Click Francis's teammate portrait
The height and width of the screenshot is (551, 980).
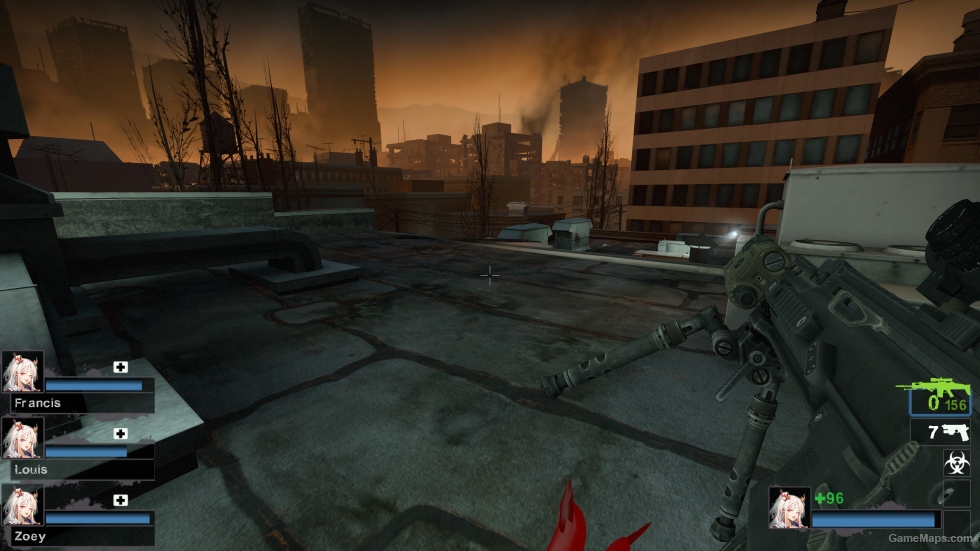22,371
